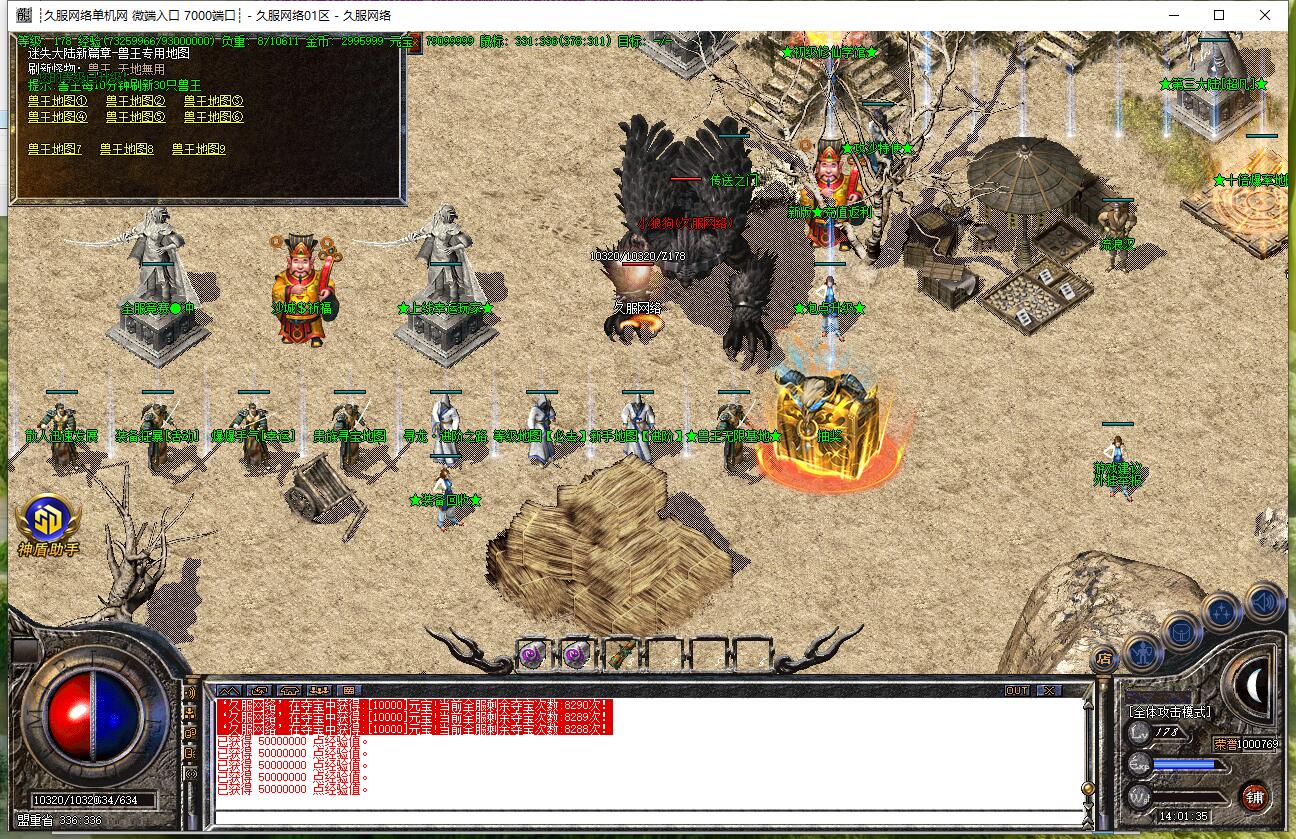Open the 店 shop button
The height and width of the screenshot is (839, 1296).
point(1105,659)
